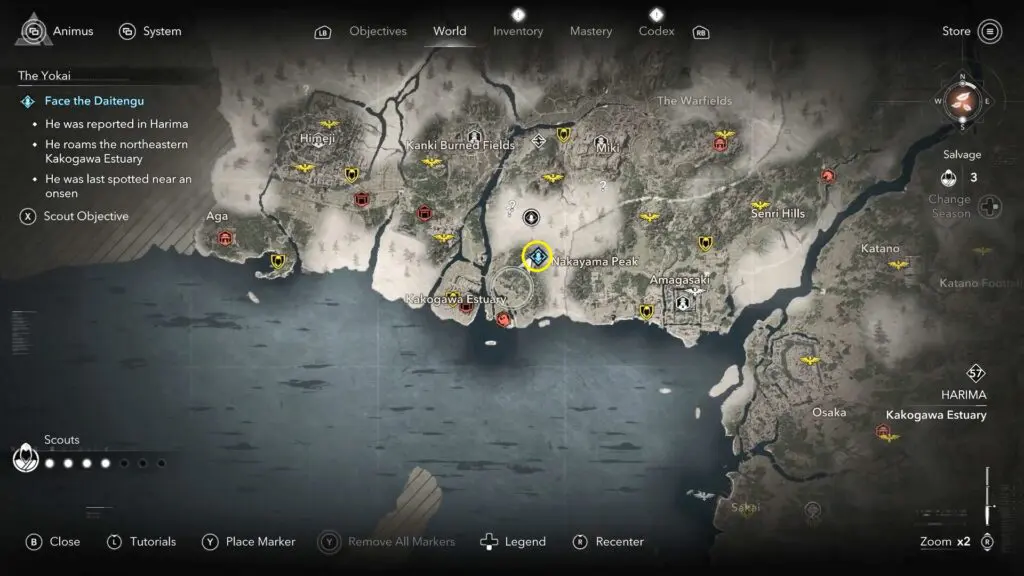Close the map screen
The image size is (1024, 576).
[53, 541]
